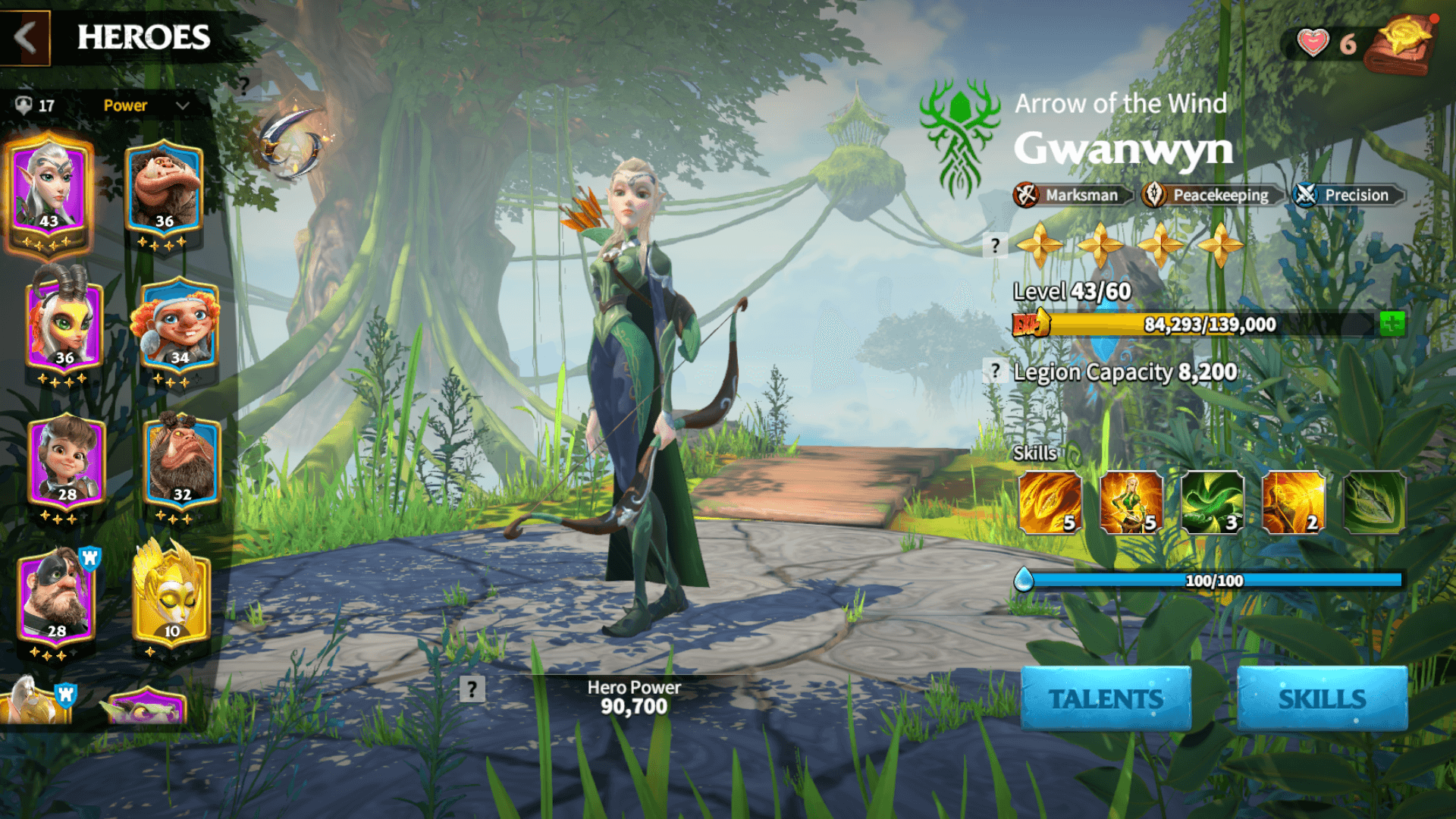
Task: Add hero EXP with green plus button
Action: (x=1392, y=325)
